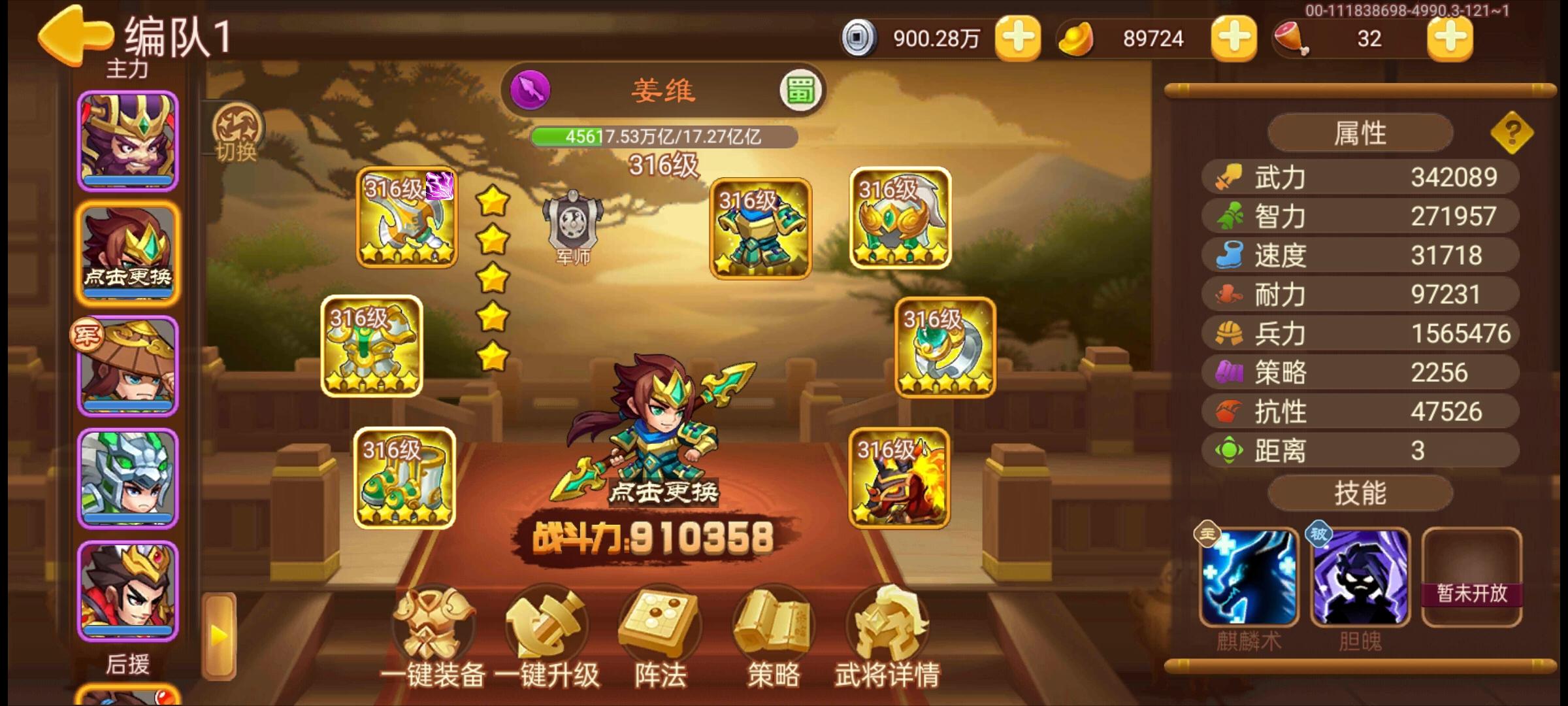Return with the back arrow from 编队1

point(74,34)
